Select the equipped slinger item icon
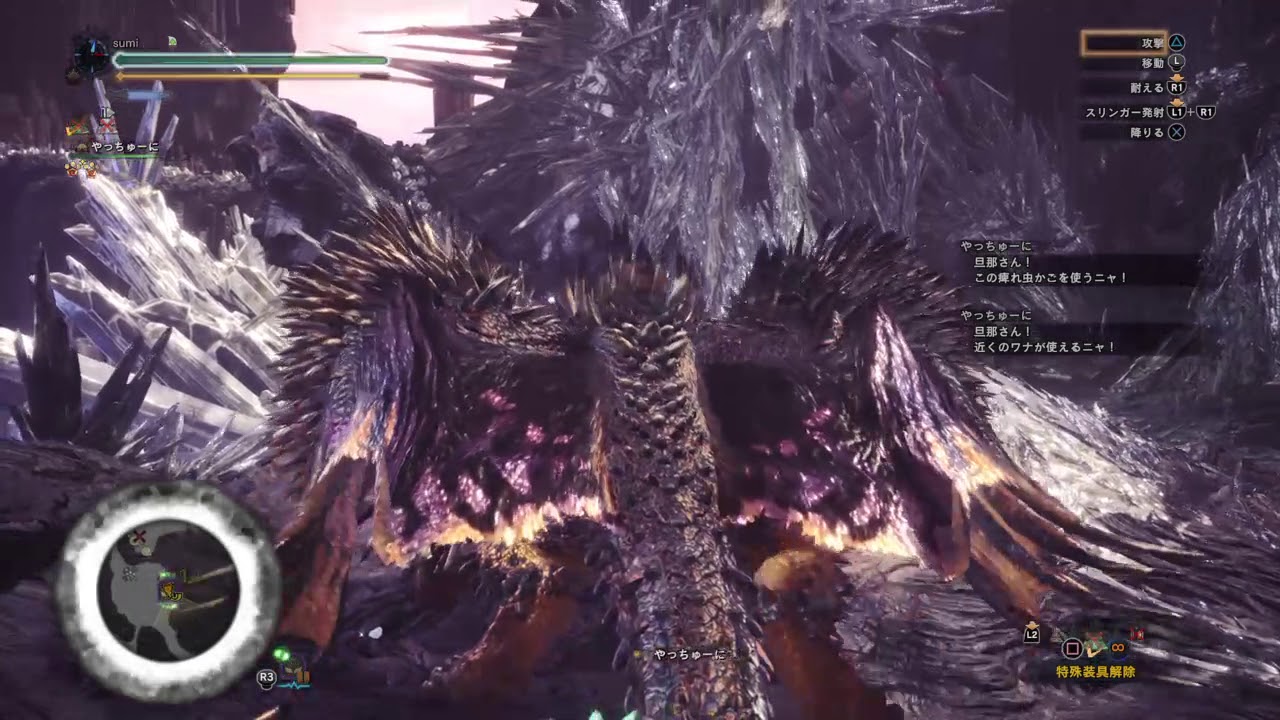 1094,647
